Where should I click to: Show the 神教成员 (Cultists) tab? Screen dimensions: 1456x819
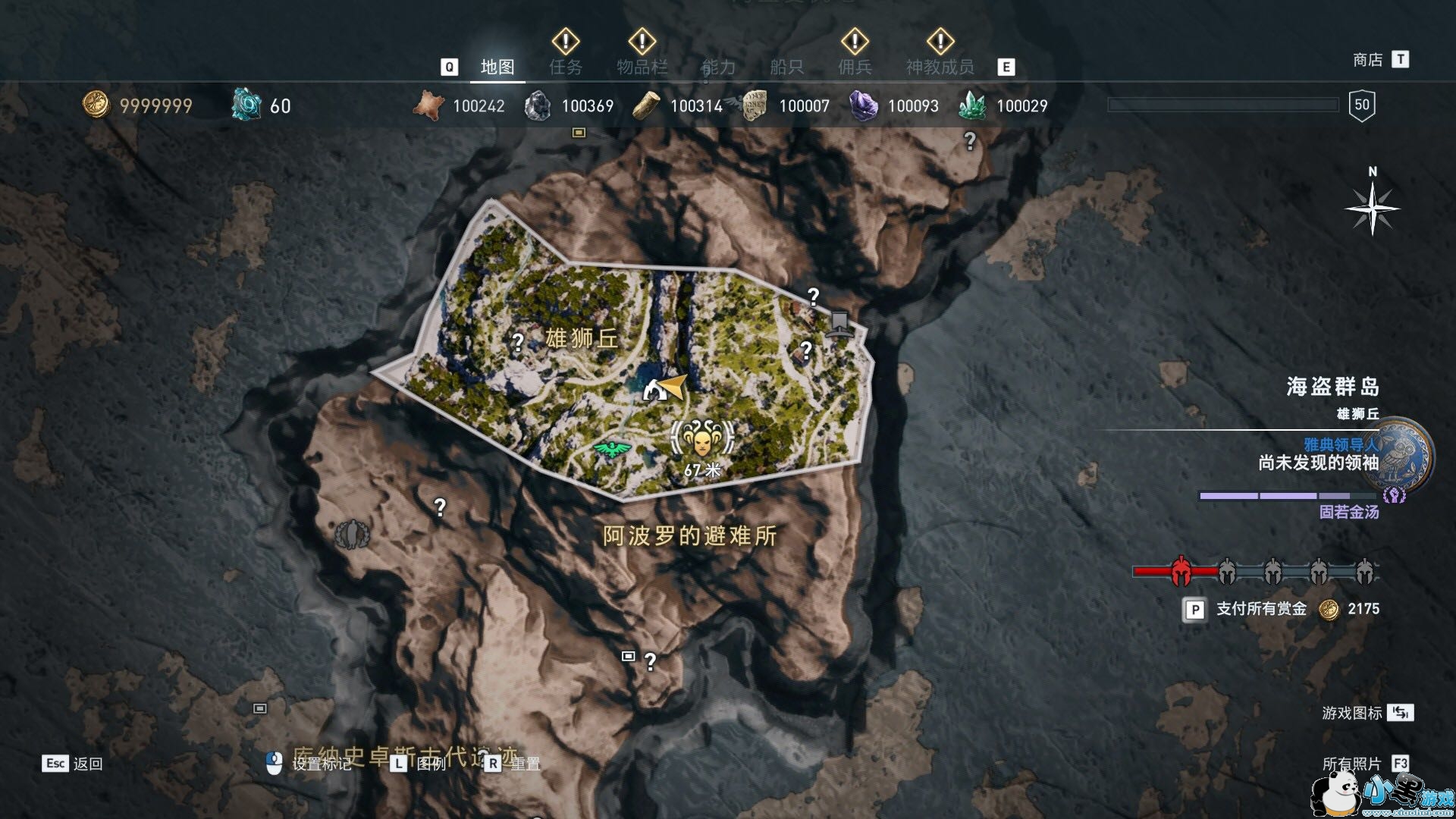tap(940, 67)
